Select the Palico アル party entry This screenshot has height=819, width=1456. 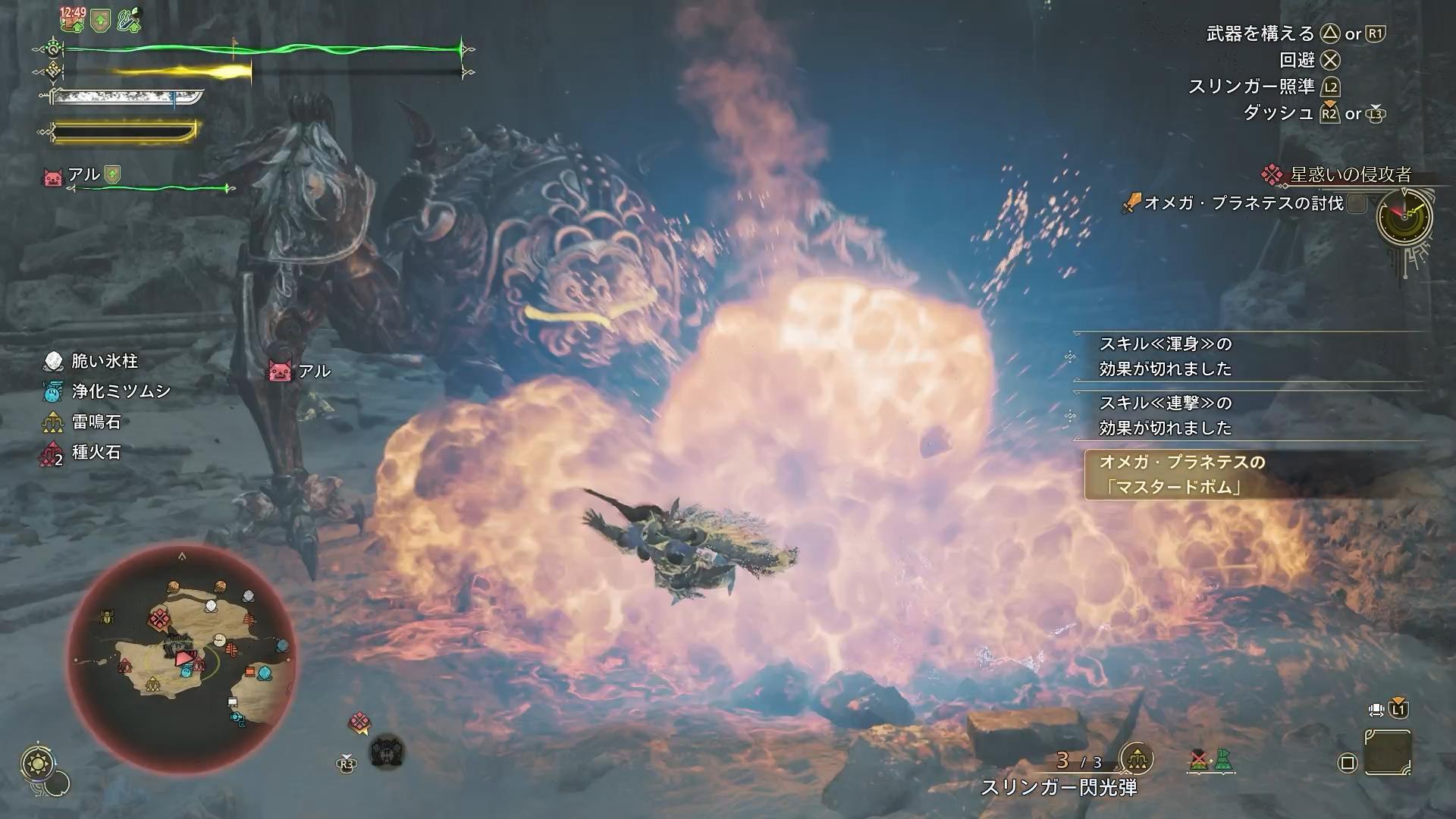click(x=82, y=176)
